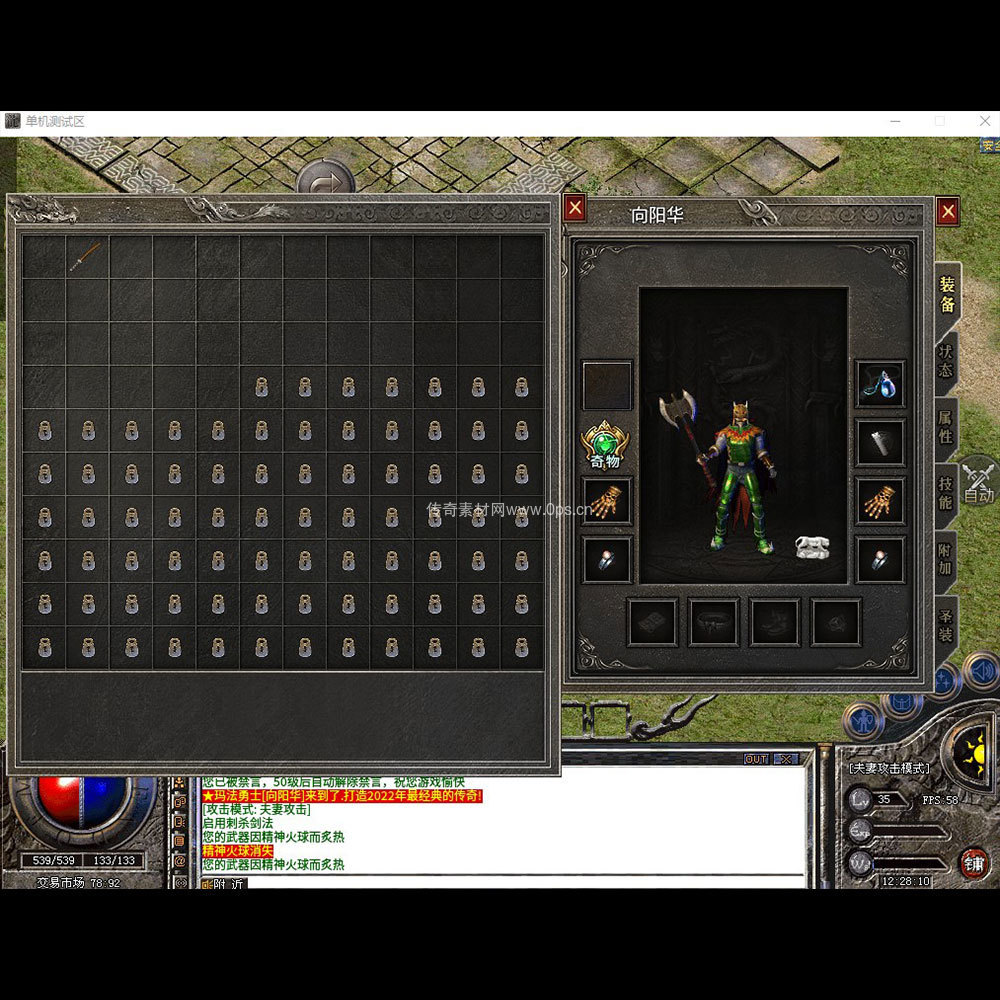Open the 属性 attributes tab
Image resolution: width=1000 pixels, height=1000 pixels.
pyautogui.click(x=945, y=427)
